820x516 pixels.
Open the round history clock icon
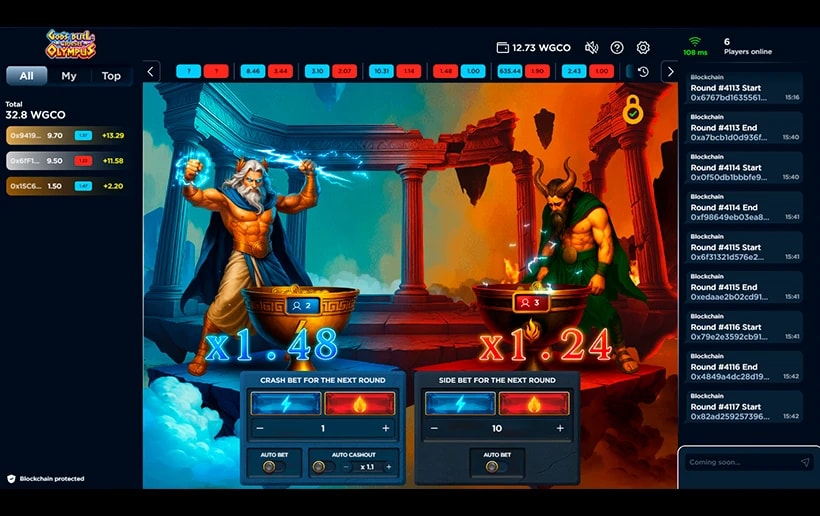643,72
